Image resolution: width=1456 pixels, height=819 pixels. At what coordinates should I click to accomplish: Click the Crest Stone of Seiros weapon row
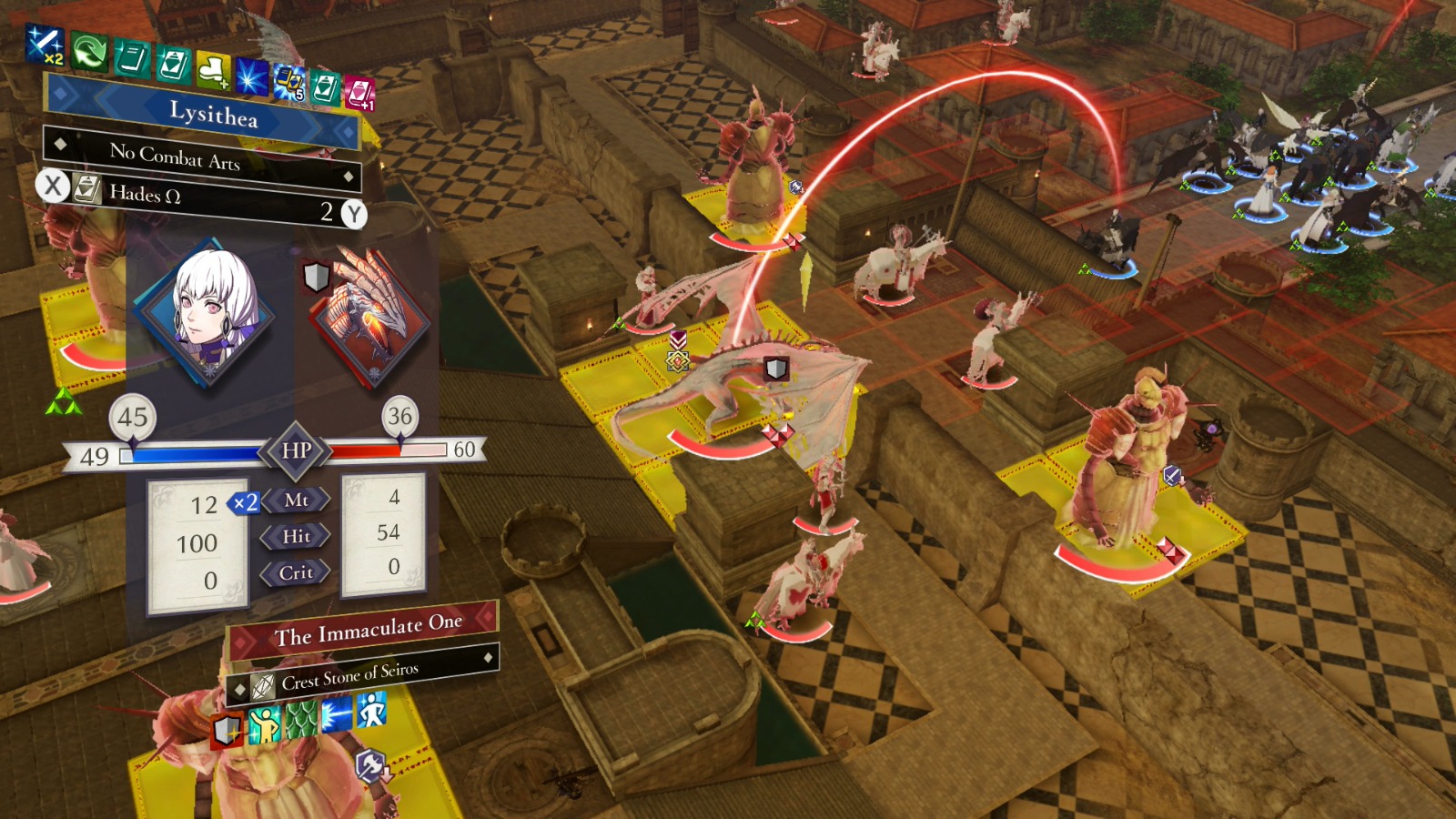[364, 675]
